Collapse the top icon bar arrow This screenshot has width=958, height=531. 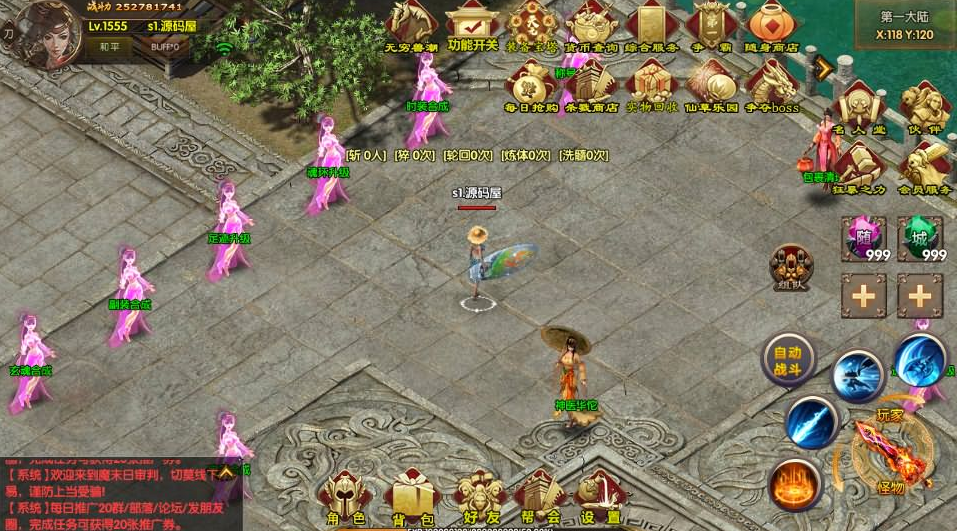pyautogui.click(x=825, y=68)
